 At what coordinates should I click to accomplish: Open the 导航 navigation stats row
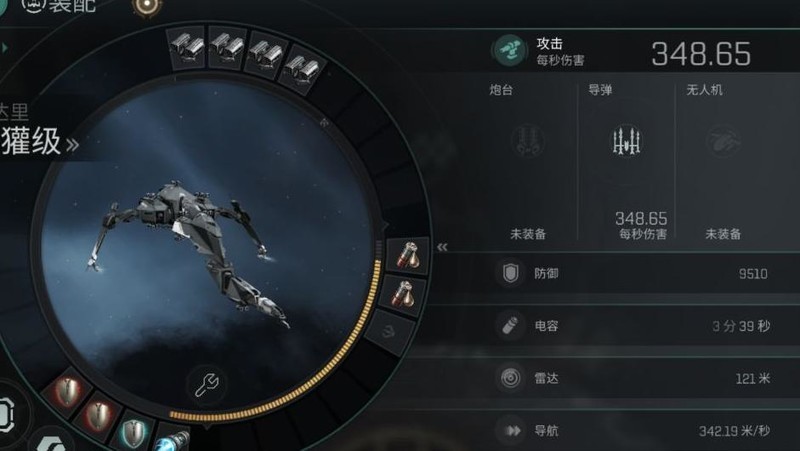(638, 431)
